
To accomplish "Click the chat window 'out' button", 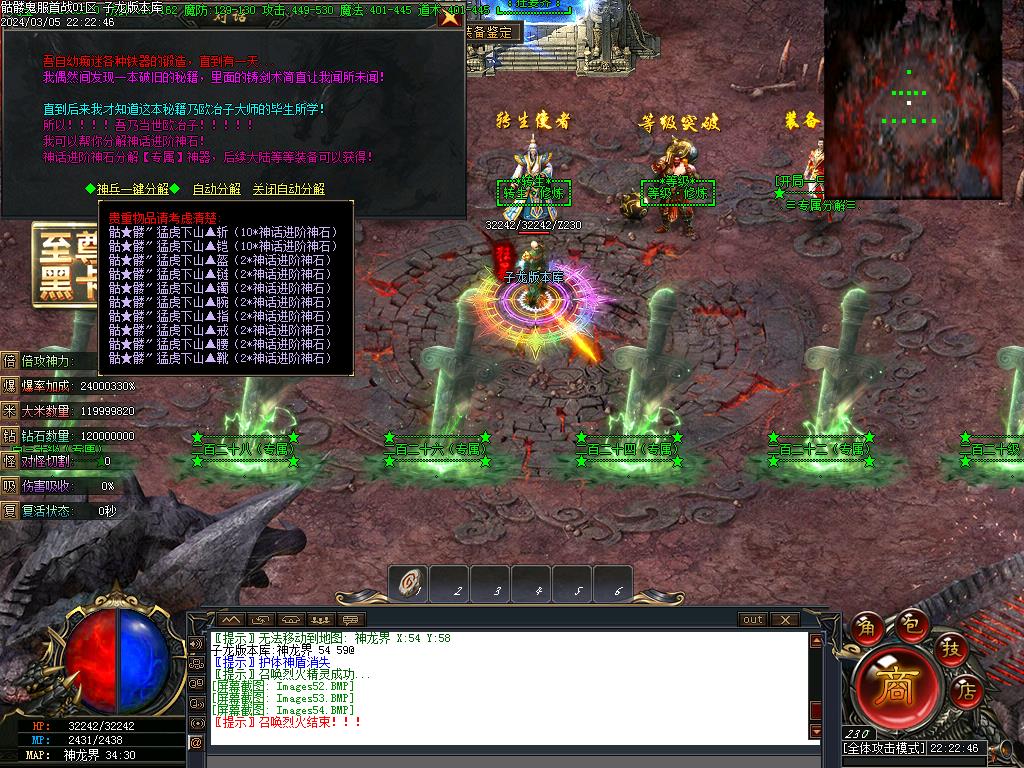I will 753,620.
